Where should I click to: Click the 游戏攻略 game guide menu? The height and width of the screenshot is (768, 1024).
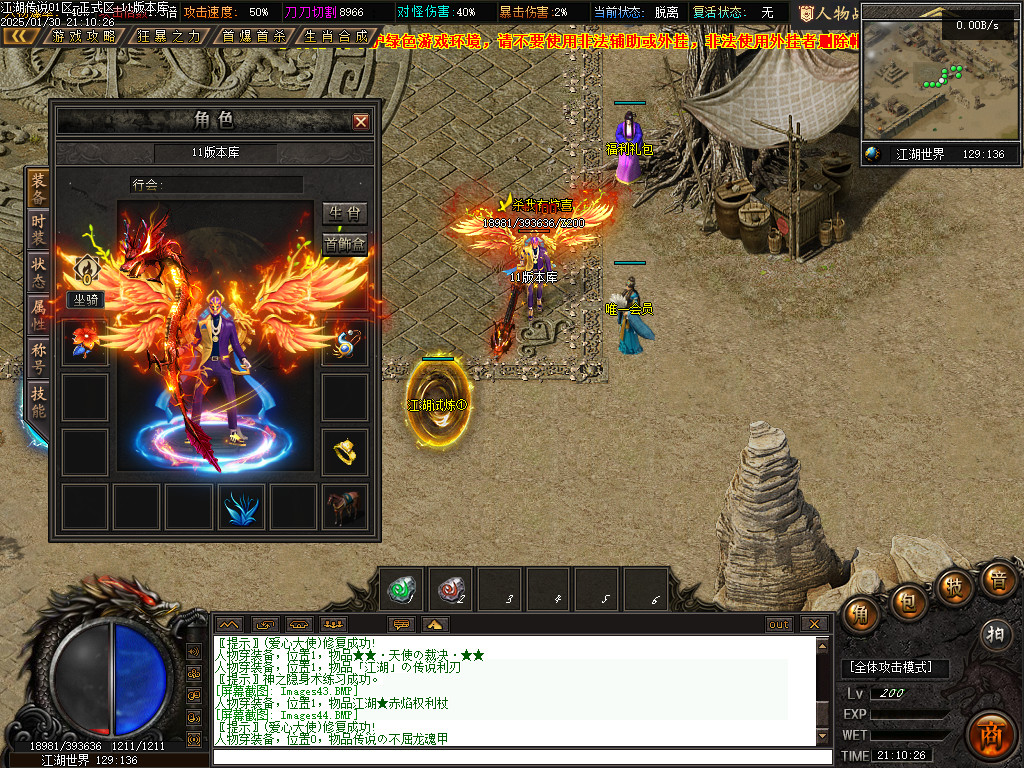tap(83, 35)
